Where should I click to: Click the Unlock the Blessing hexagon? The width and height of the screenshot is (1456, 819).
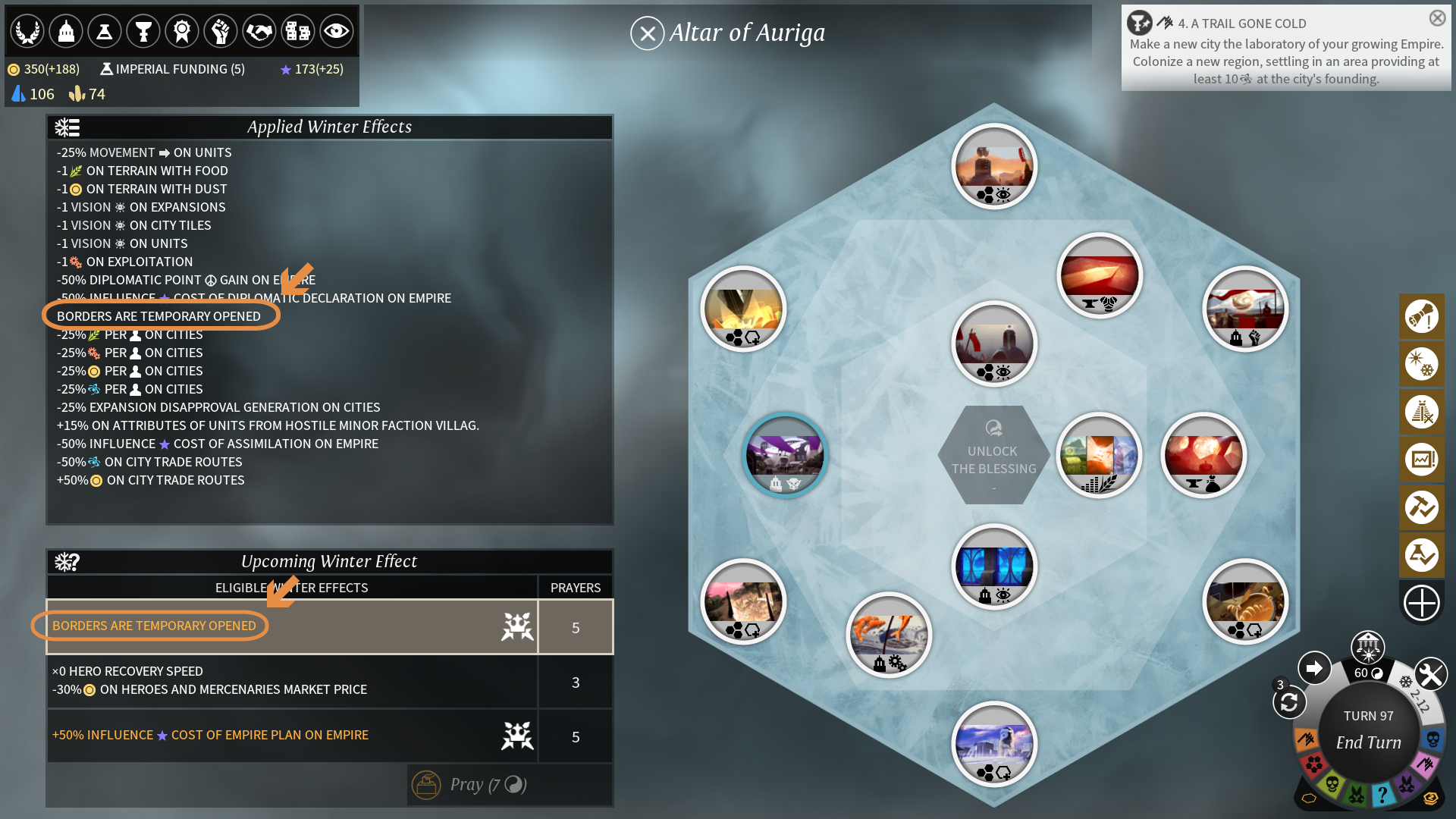click(x=993, y=456)
